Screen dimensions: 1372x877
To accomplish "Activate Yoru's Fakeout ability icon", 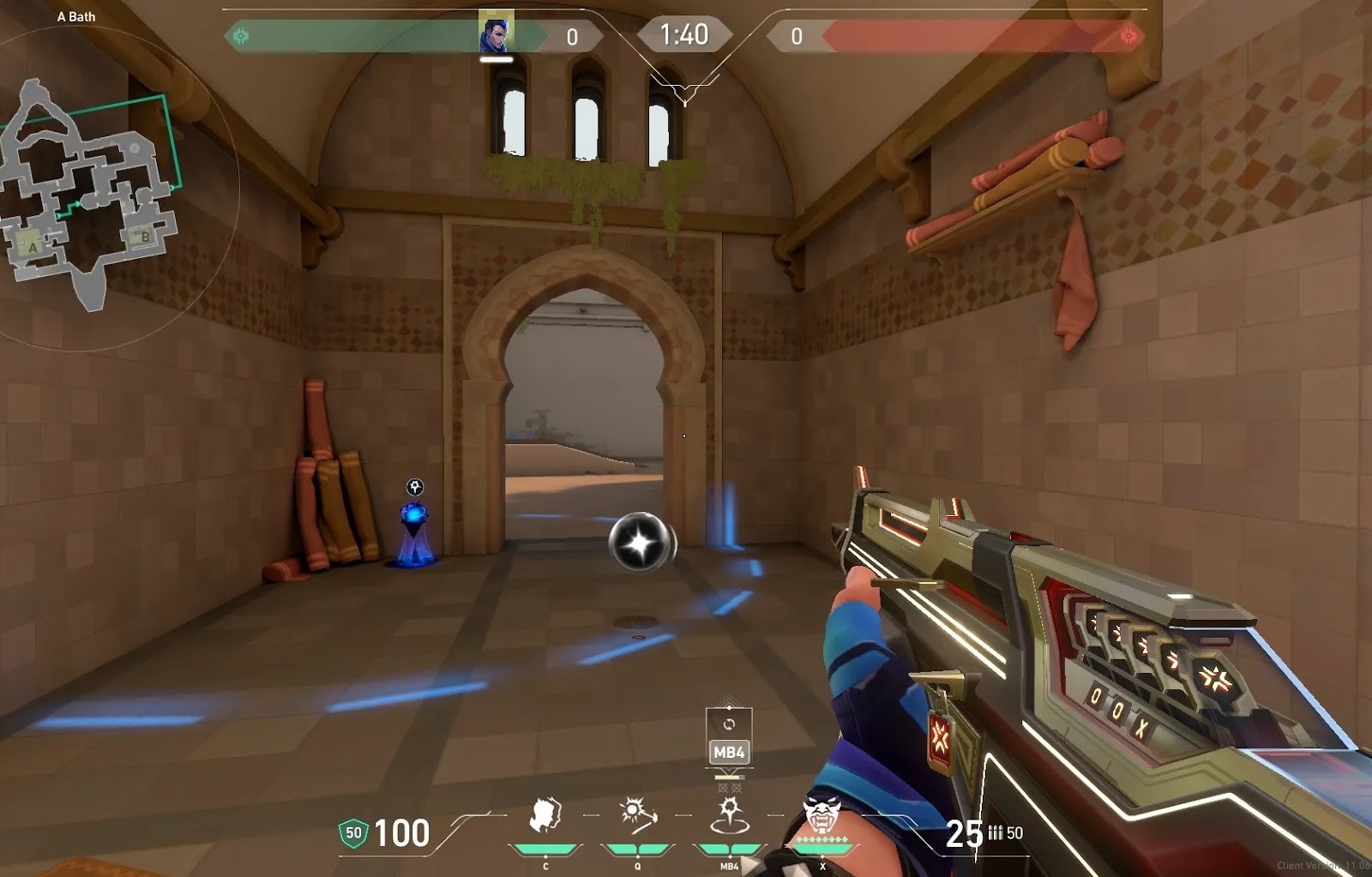I will [545, 814].
